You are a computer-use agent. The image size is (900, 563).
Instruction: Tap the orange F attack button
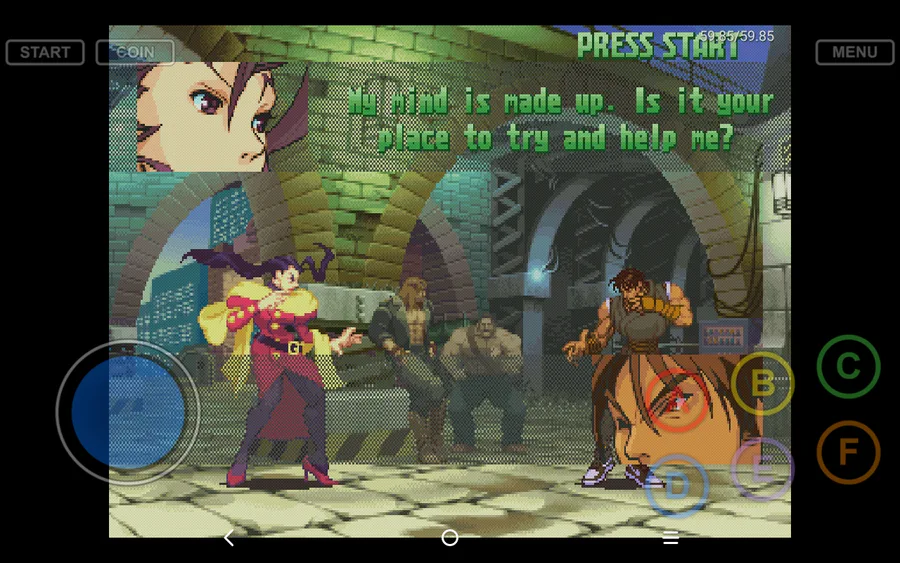[x=848, y=452]
